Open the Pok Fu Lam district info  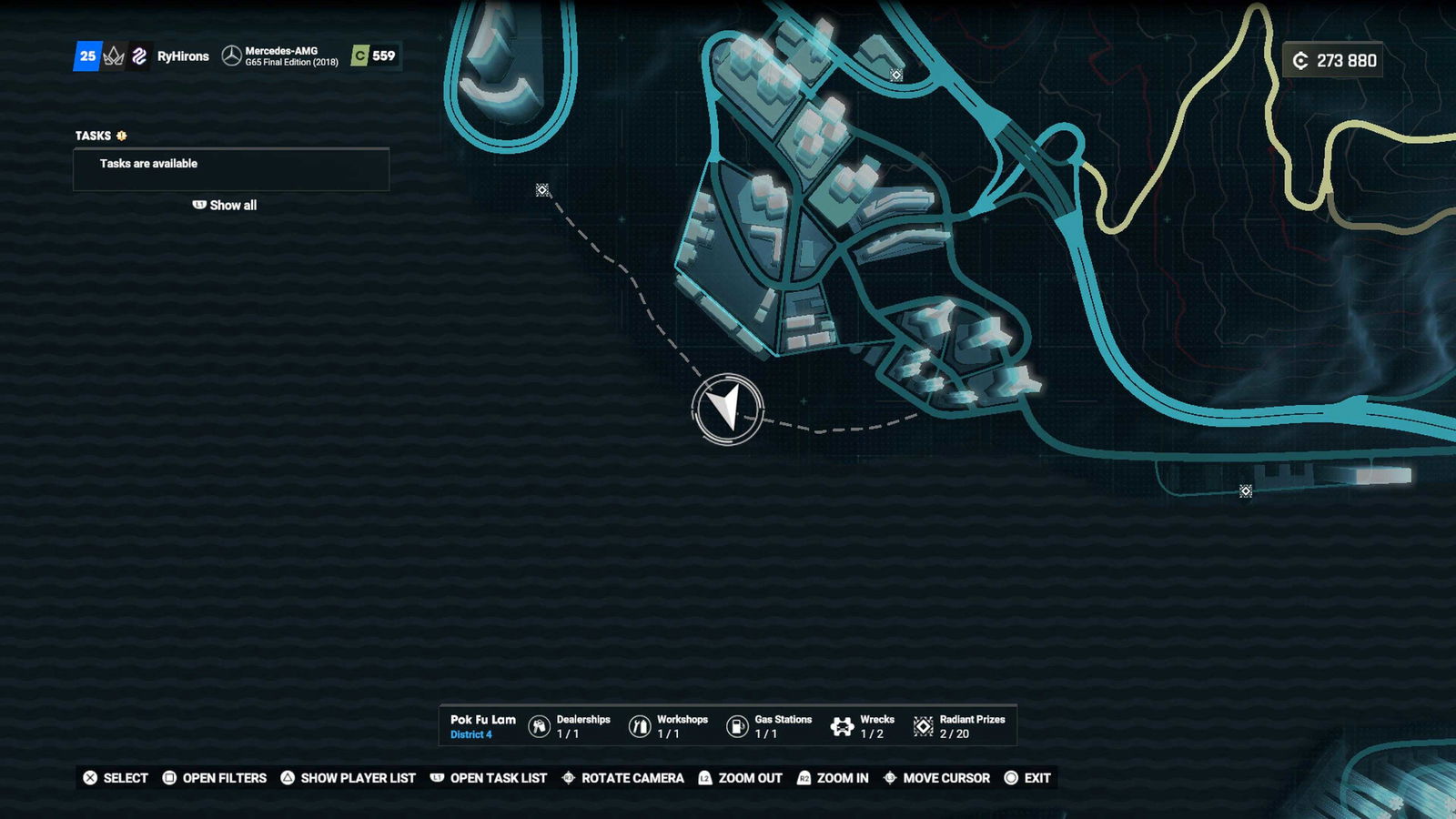click(482, 726)
